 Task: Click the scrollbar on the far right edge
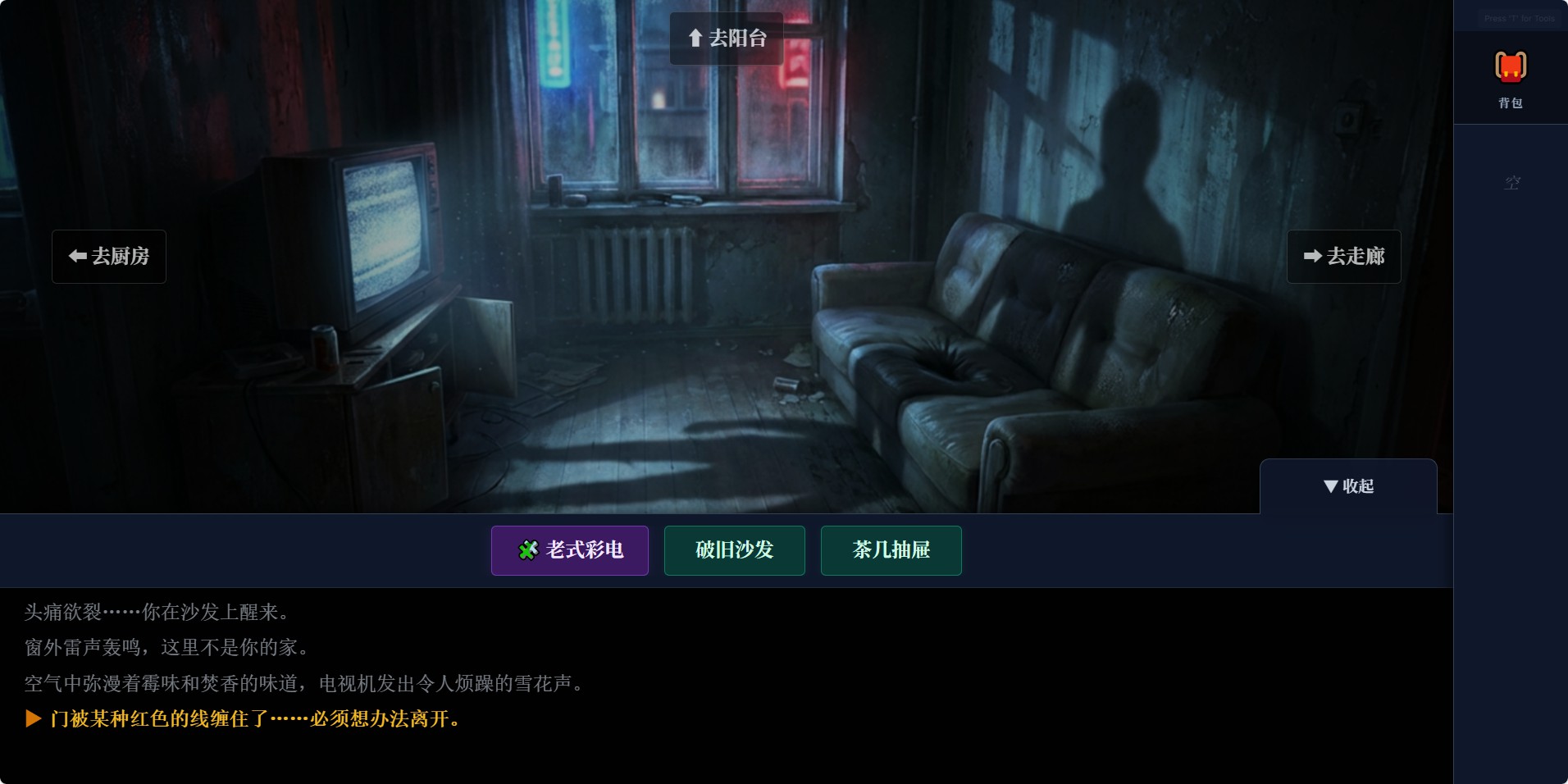tap(1563, 392)
